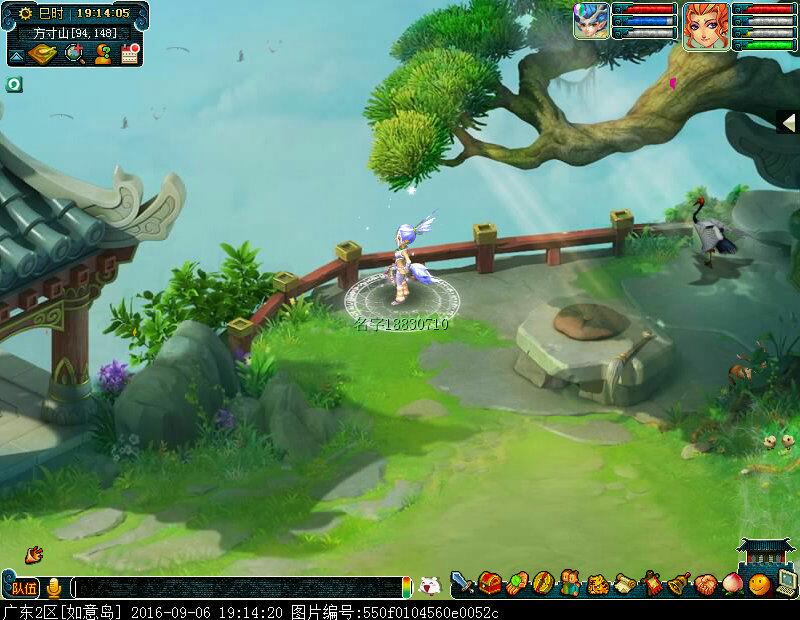Screen dimensions: 800x620
Task: Open the tiger head pet icon
Action: [x=598, y=583]
